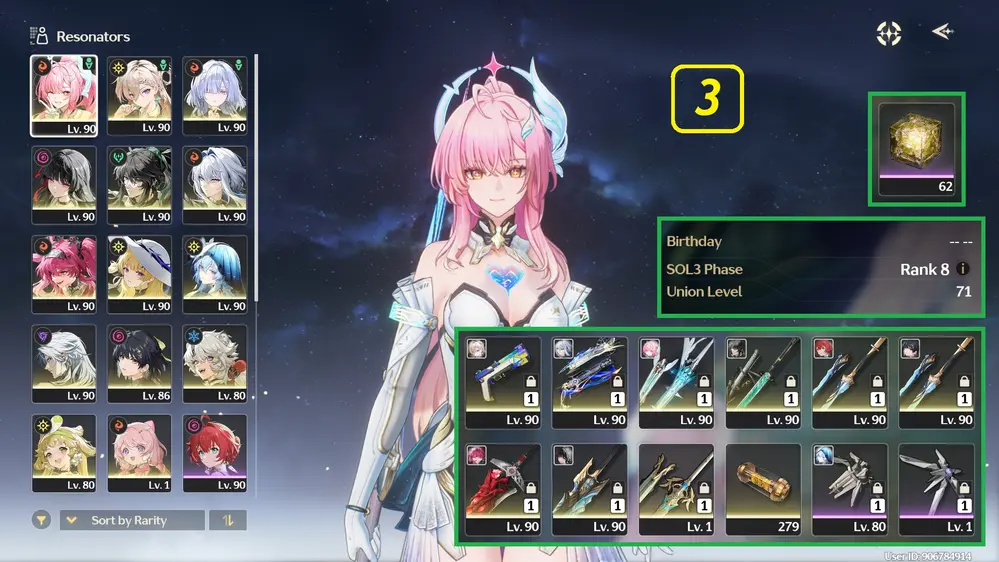Open the Sort by Rarity dropdown

[132, 520]
